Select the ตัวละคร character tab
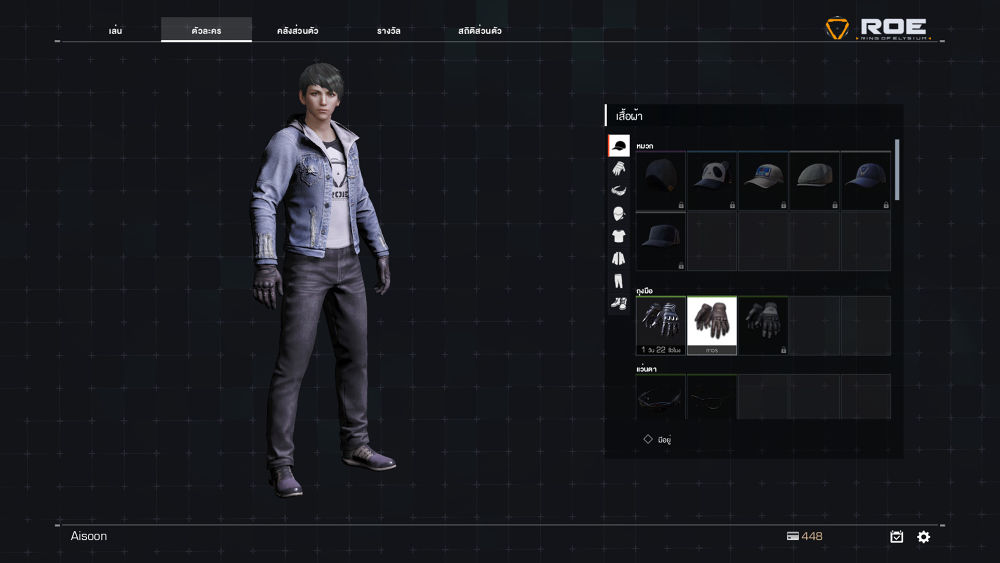 [206, 31]
